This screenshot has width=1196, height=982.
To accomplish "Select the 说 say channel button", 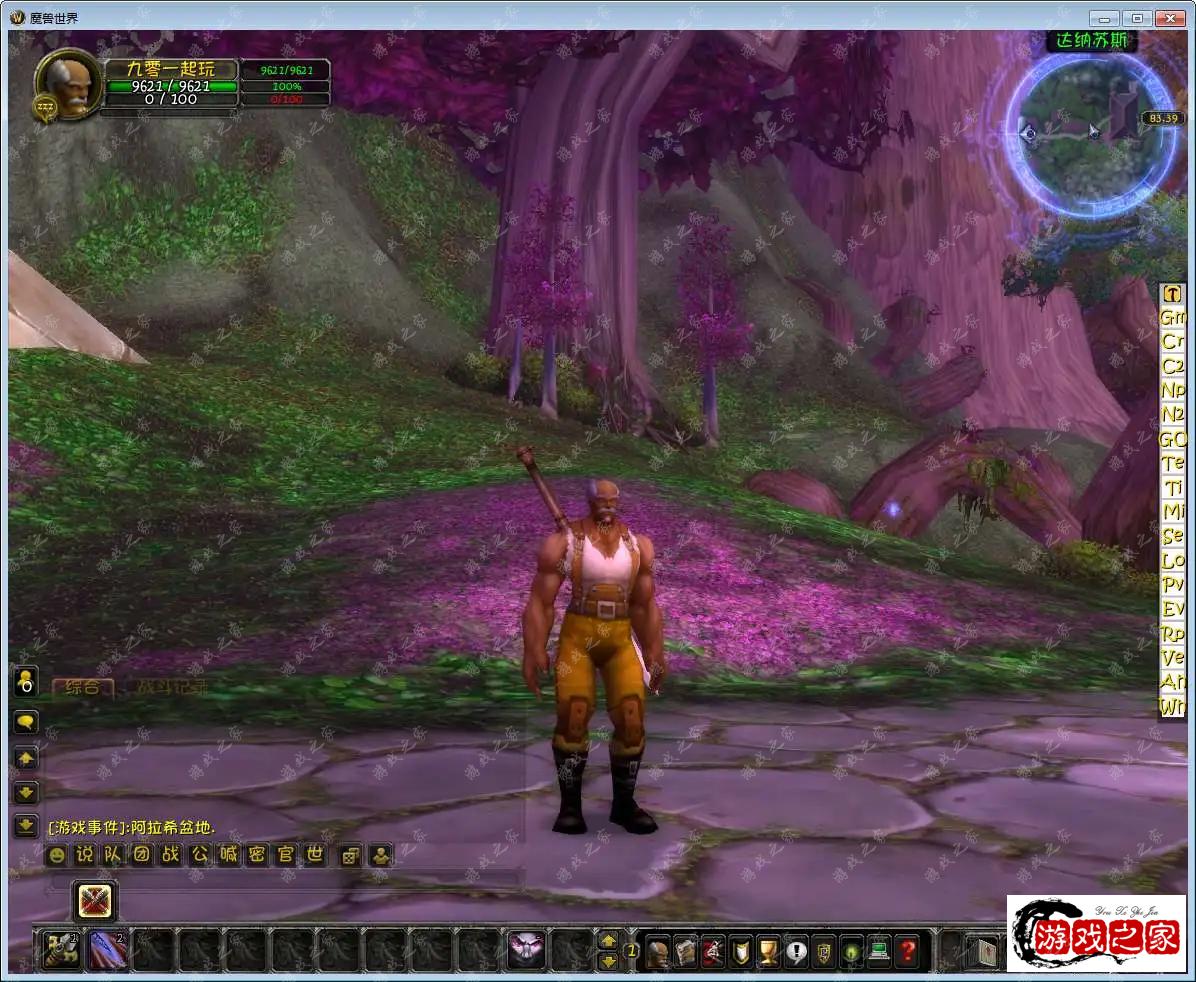I will tap(85, 855).
